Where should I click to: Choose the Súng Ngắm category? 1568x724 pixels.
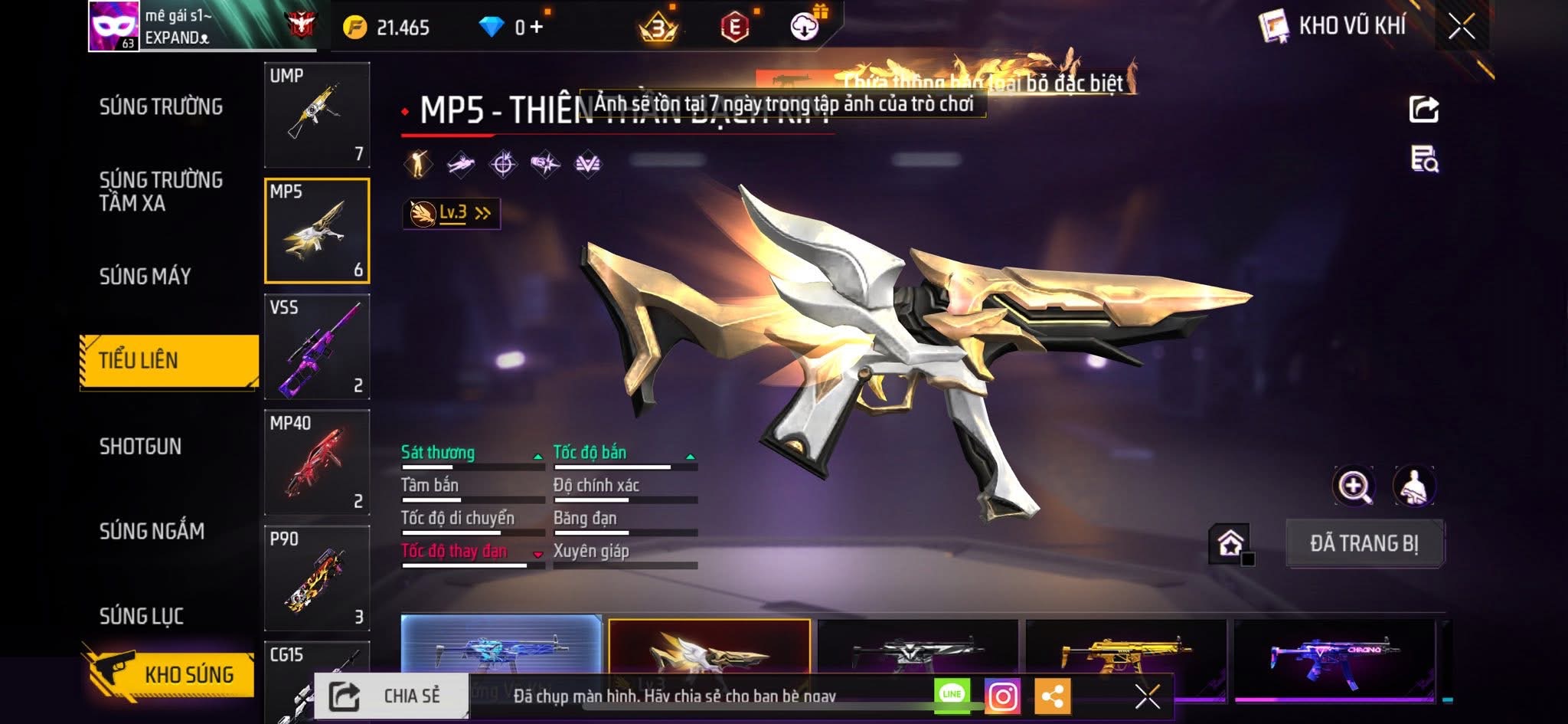(x=152, y=531)
